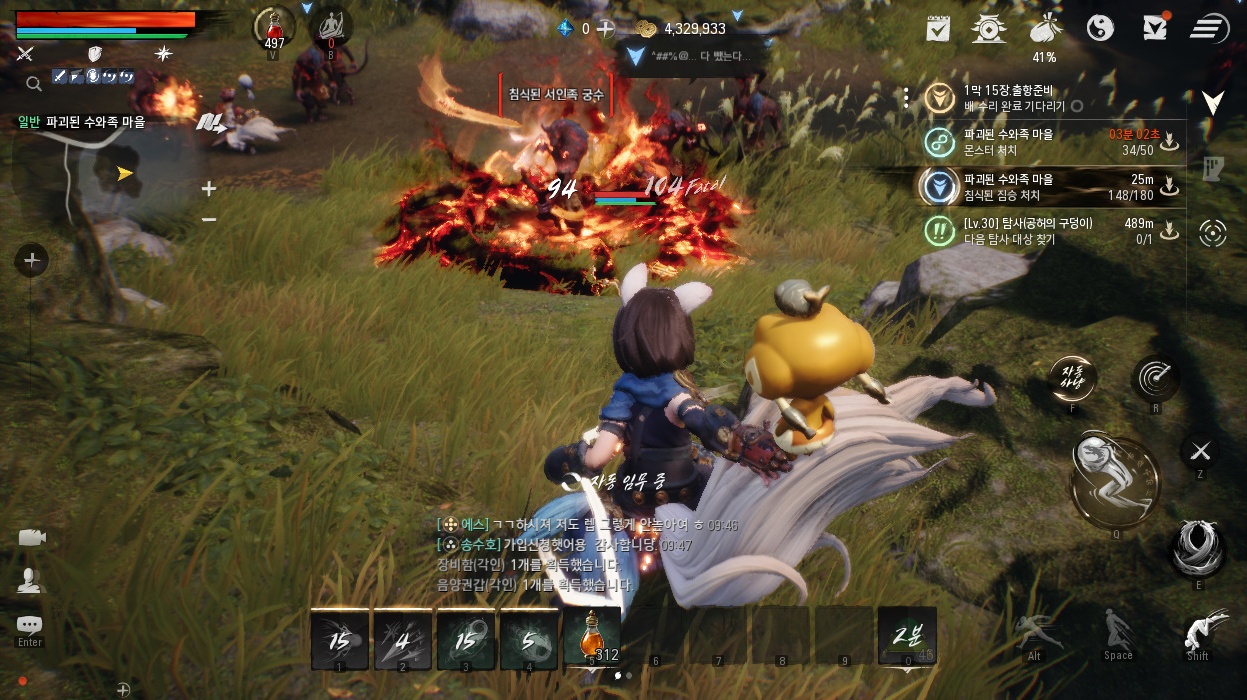Open the camera mode icon
The height and width of the screenshot is (700, 1247).
[31, 537]
